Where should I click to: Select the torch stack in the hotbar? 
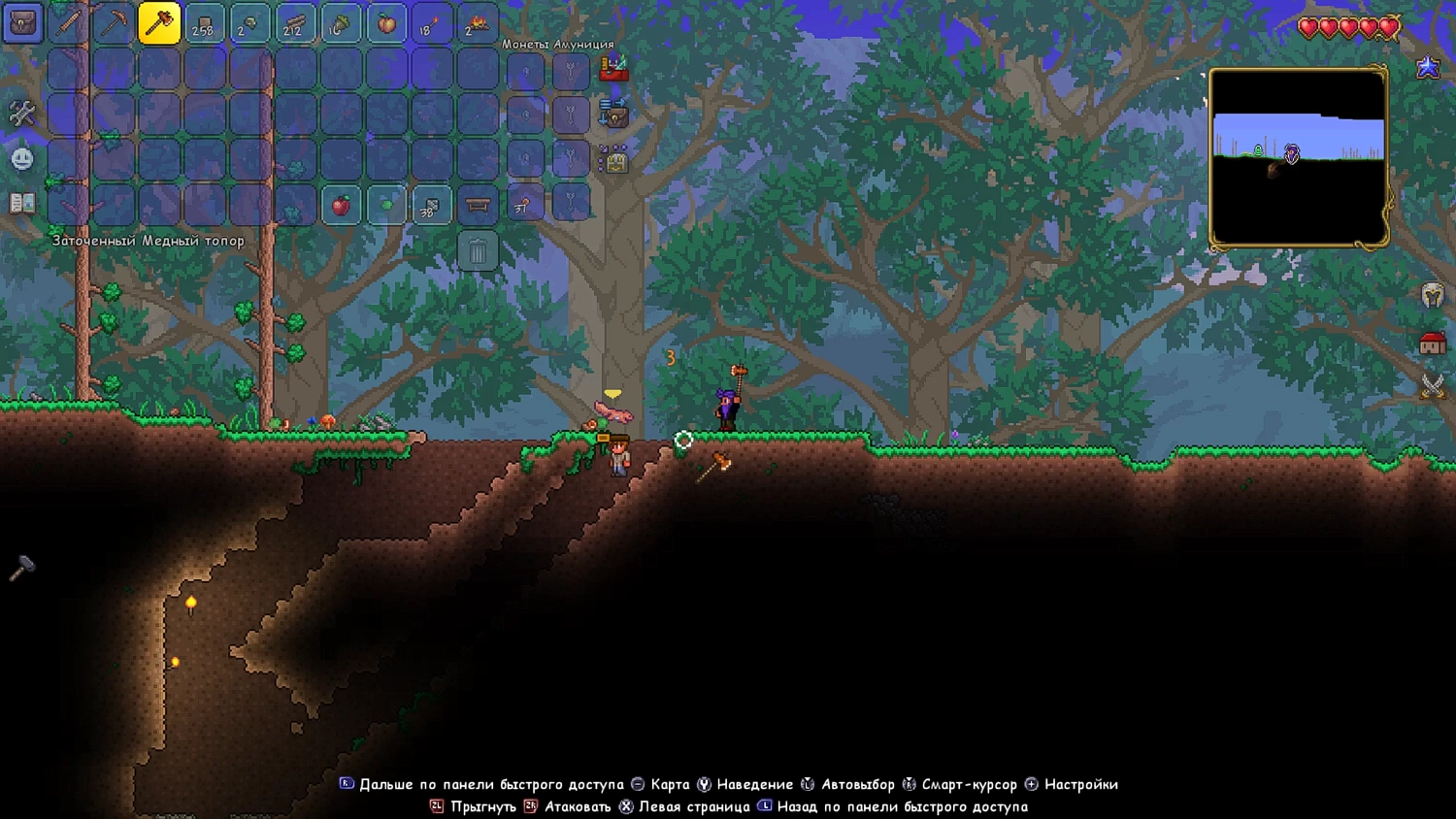point(430,23)
